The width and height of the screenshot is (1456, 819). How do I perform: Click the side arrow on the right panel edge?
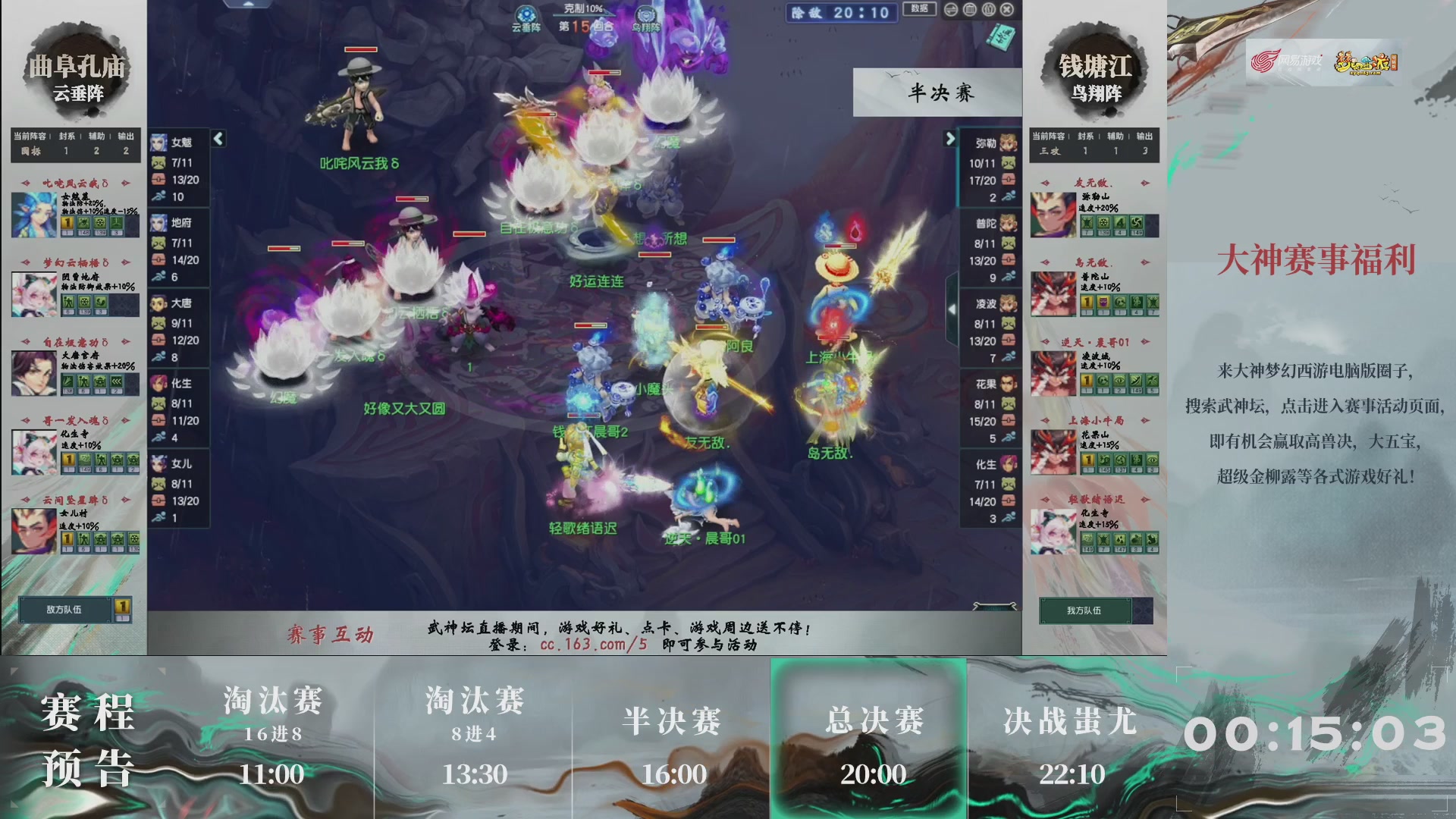[950, 309]
